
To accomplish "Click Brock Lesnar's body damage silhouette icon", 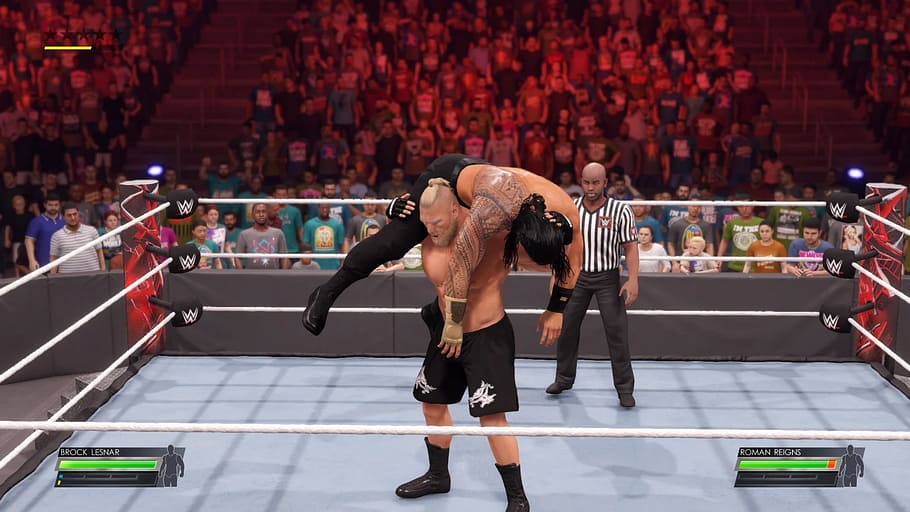I will pos(172,466).
